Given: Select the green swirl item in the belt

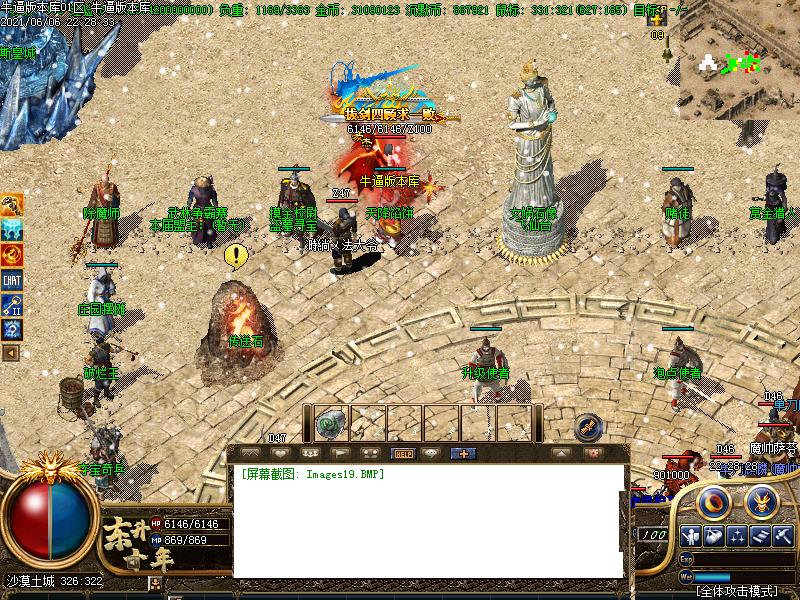Looking at the screenshot, I should (331, 424).
